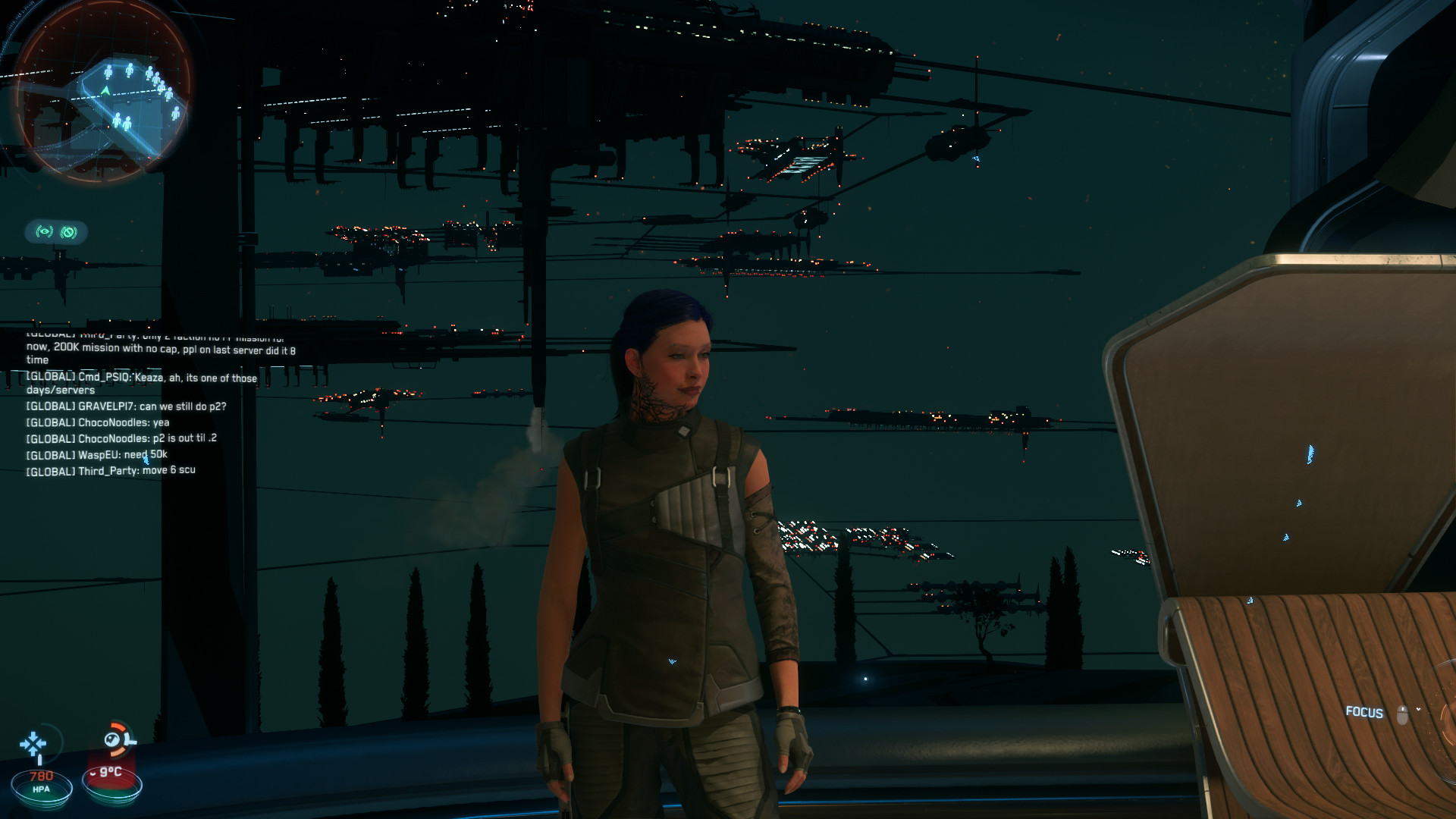Select the thermometer temperature gauge icon

pos(118,739)
